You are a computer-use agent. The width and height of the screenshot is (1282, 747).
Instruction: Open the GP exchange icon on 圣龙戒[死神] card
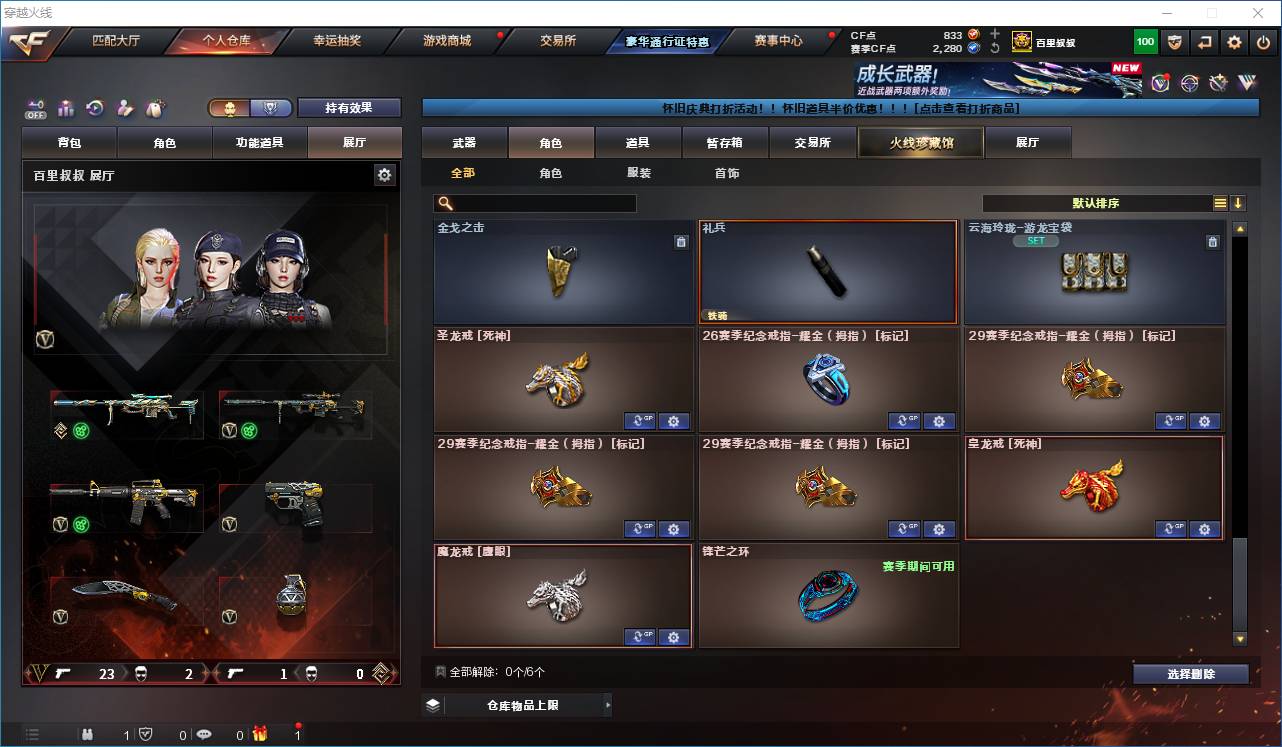(639, 421)
